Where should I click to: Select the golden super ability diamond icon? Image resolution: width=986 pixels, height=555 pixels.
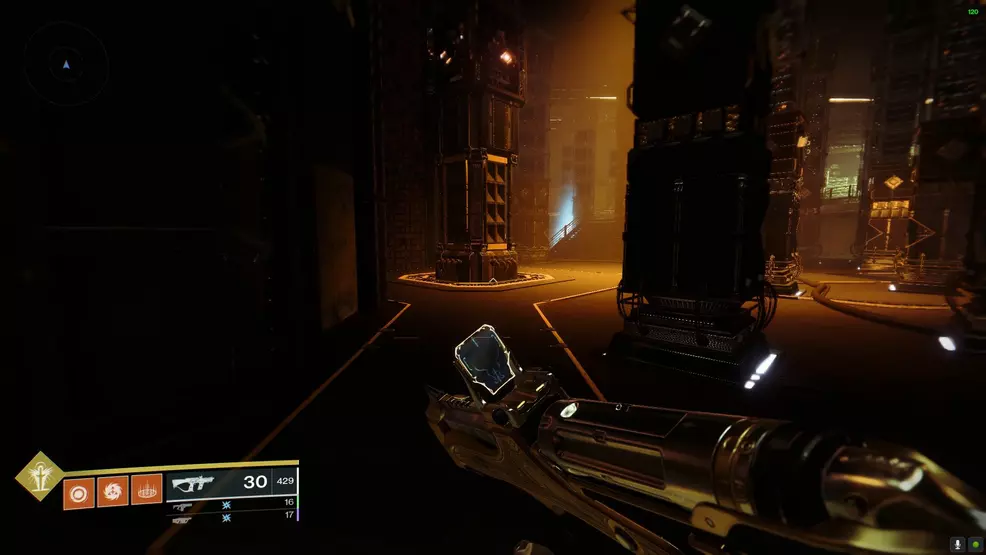click(38, 474)
